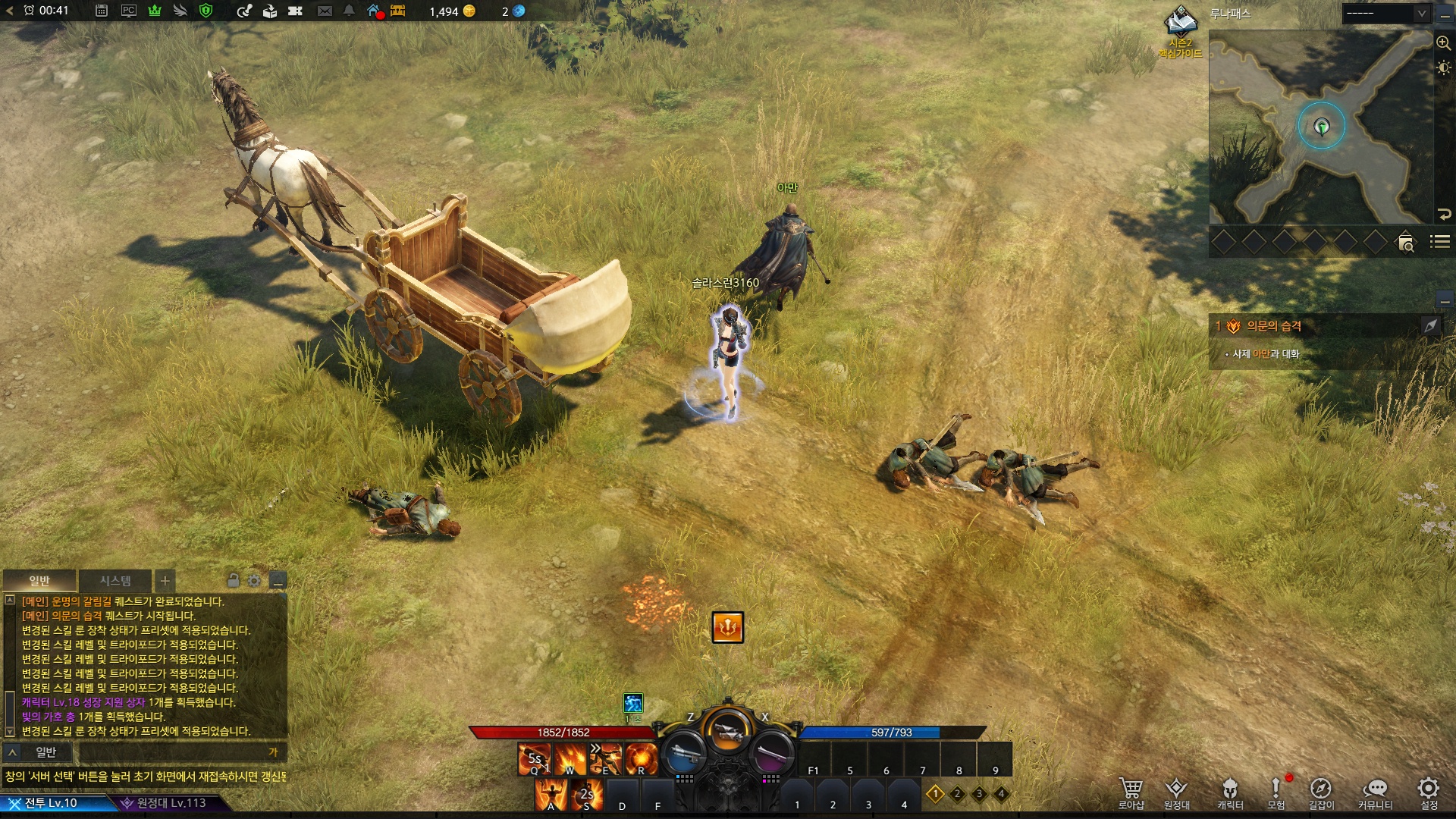
Task: Open the 원정대 roster menu
Action: pyautogui.click(x=1176, y=792)
